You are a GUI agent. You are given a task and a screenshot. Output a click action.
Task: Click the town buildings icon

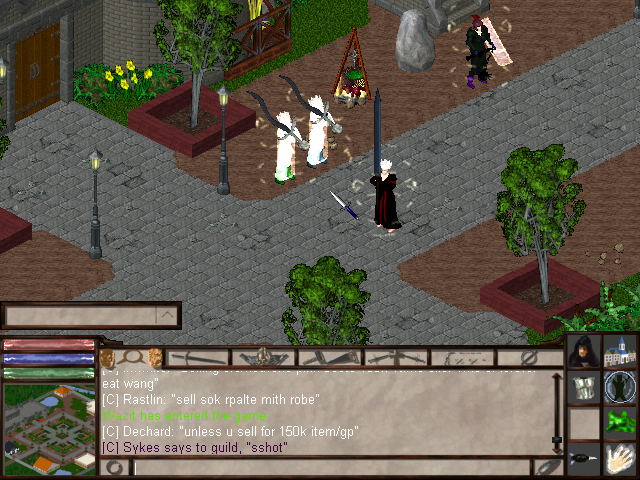click(621, 353)
